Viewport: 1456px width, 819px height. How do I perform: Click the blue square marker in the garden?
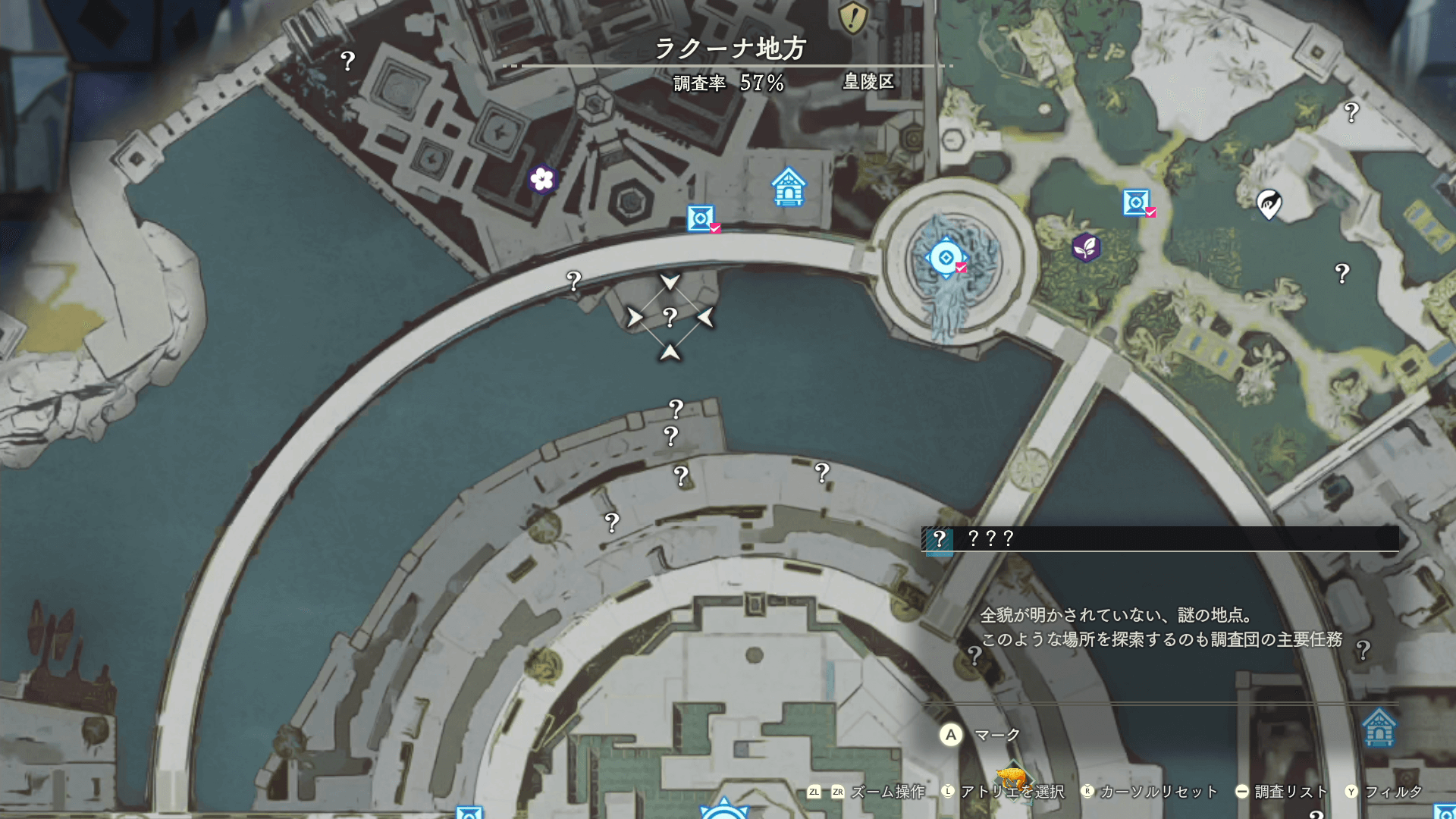coord(1135,202)
